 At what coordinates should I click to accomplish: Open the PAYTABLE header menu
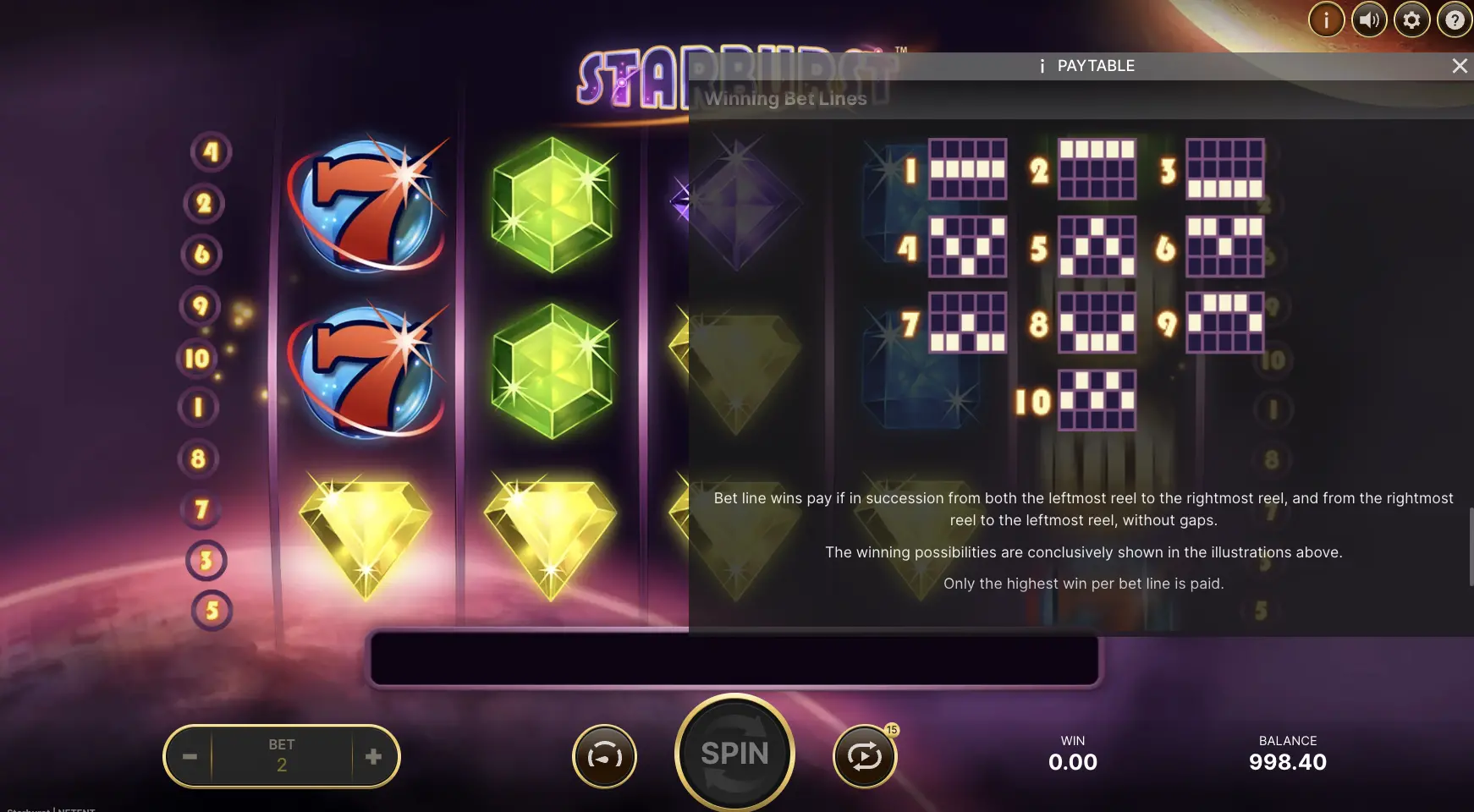(x=1097, y=65)
